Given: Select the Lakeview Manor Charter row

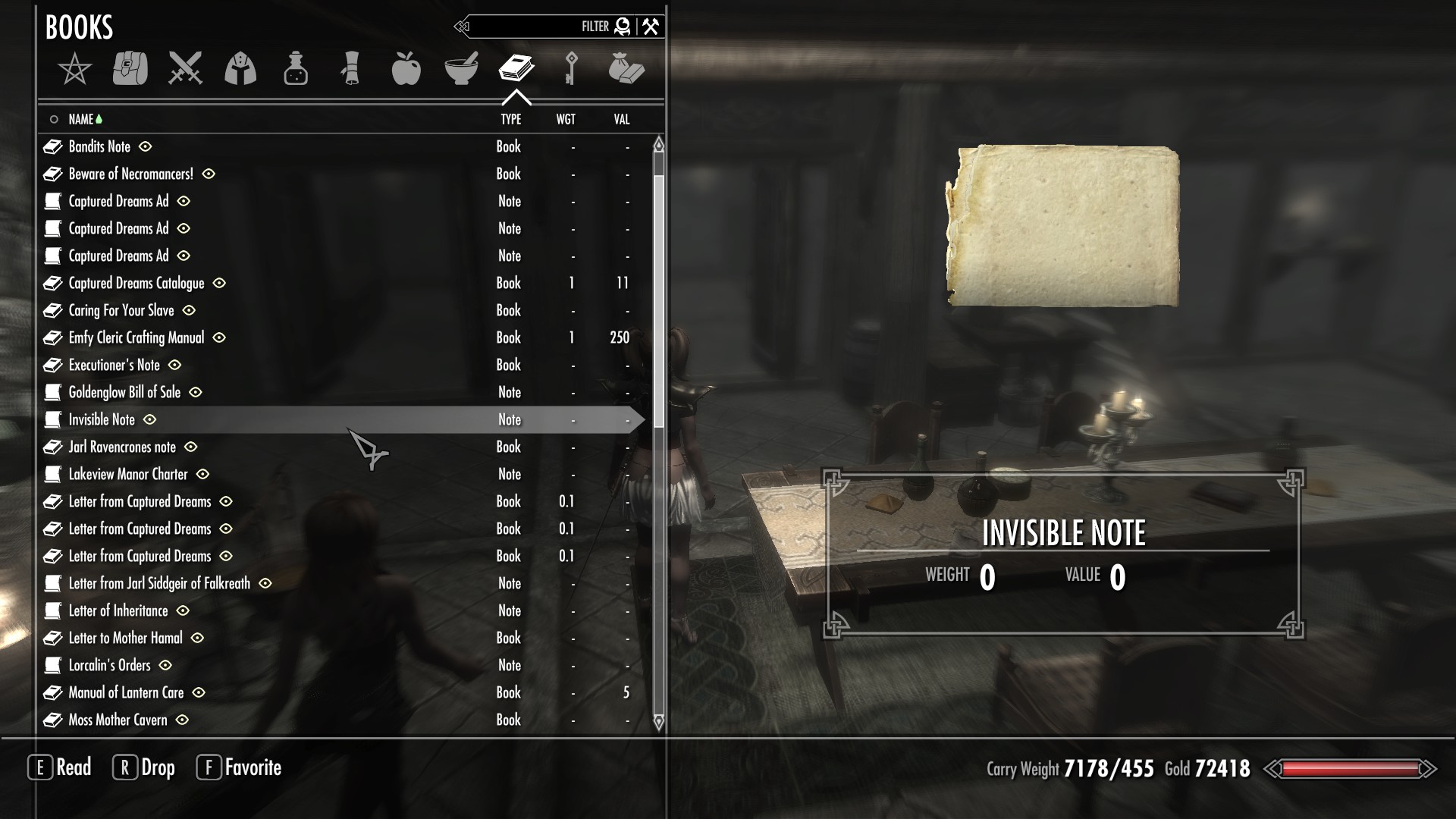Looking at the screenshot, I should point(128,475).
